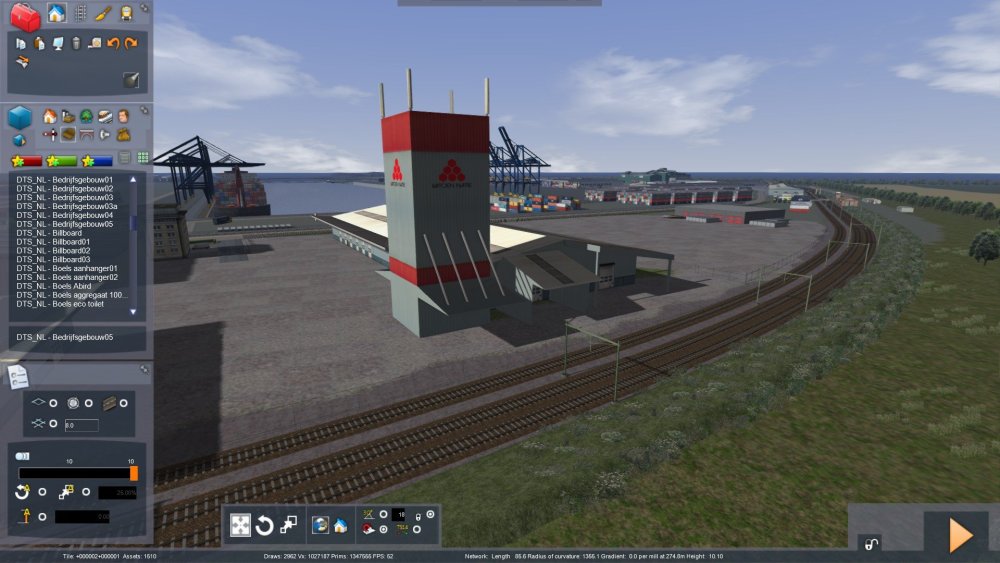Apply the red star filter
The width and height of the screenshot is (1000, 563).
point(26,160)
